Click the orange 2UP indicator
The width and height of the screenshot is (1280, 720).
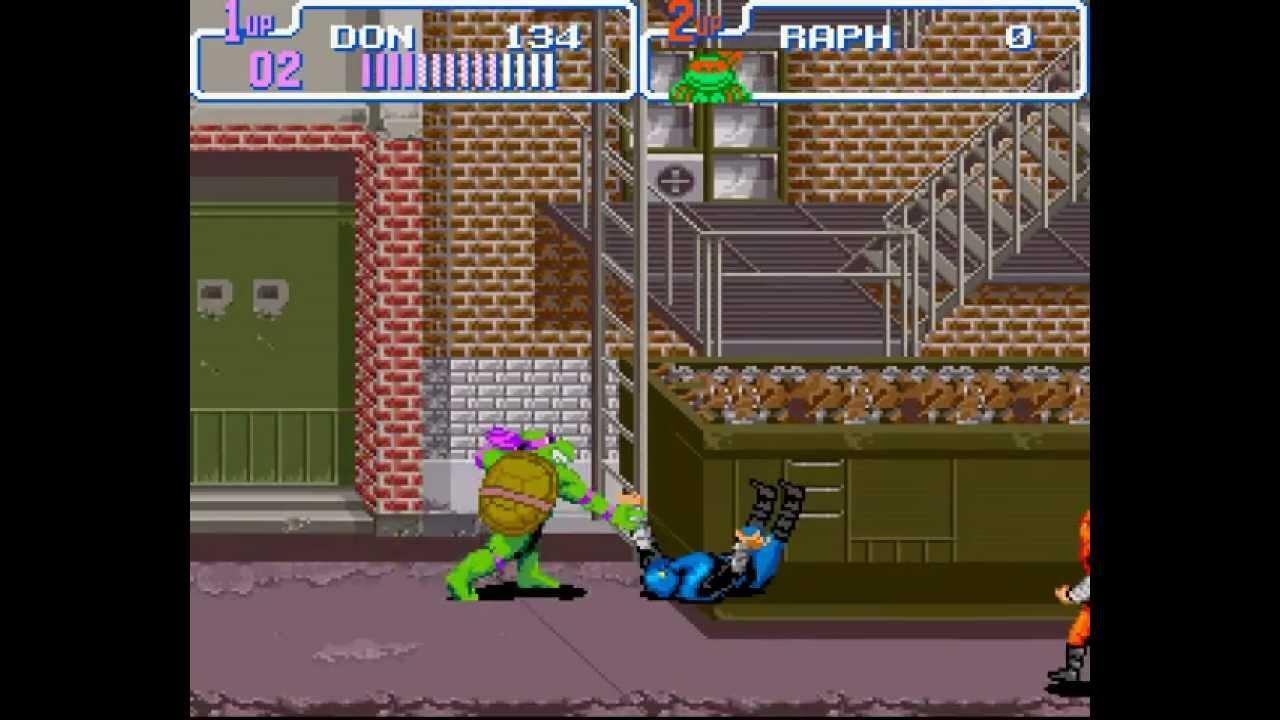click(689, 22)
